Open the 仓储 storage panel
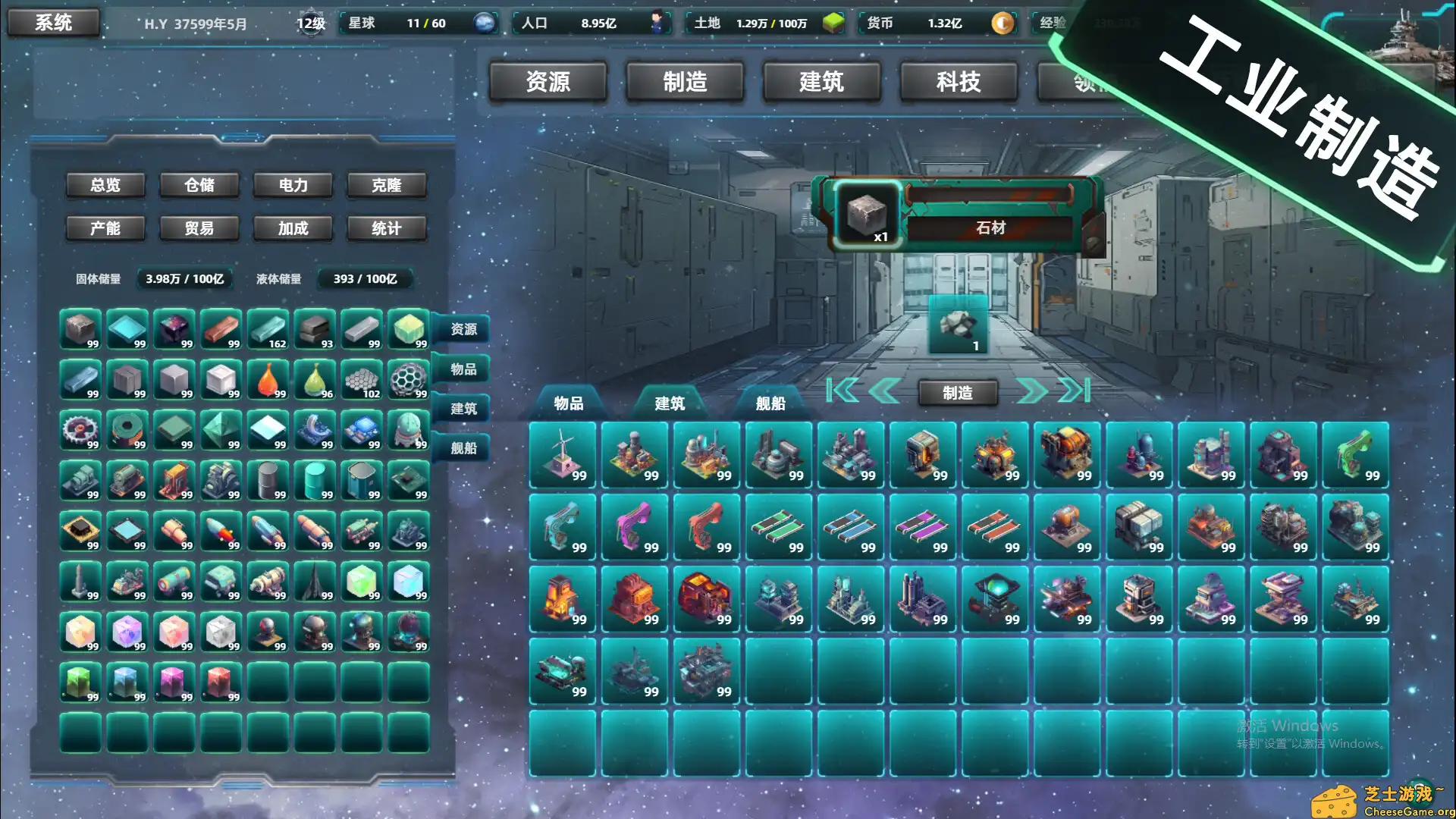Screen dimensions: 1456x819 pos(199,184)
